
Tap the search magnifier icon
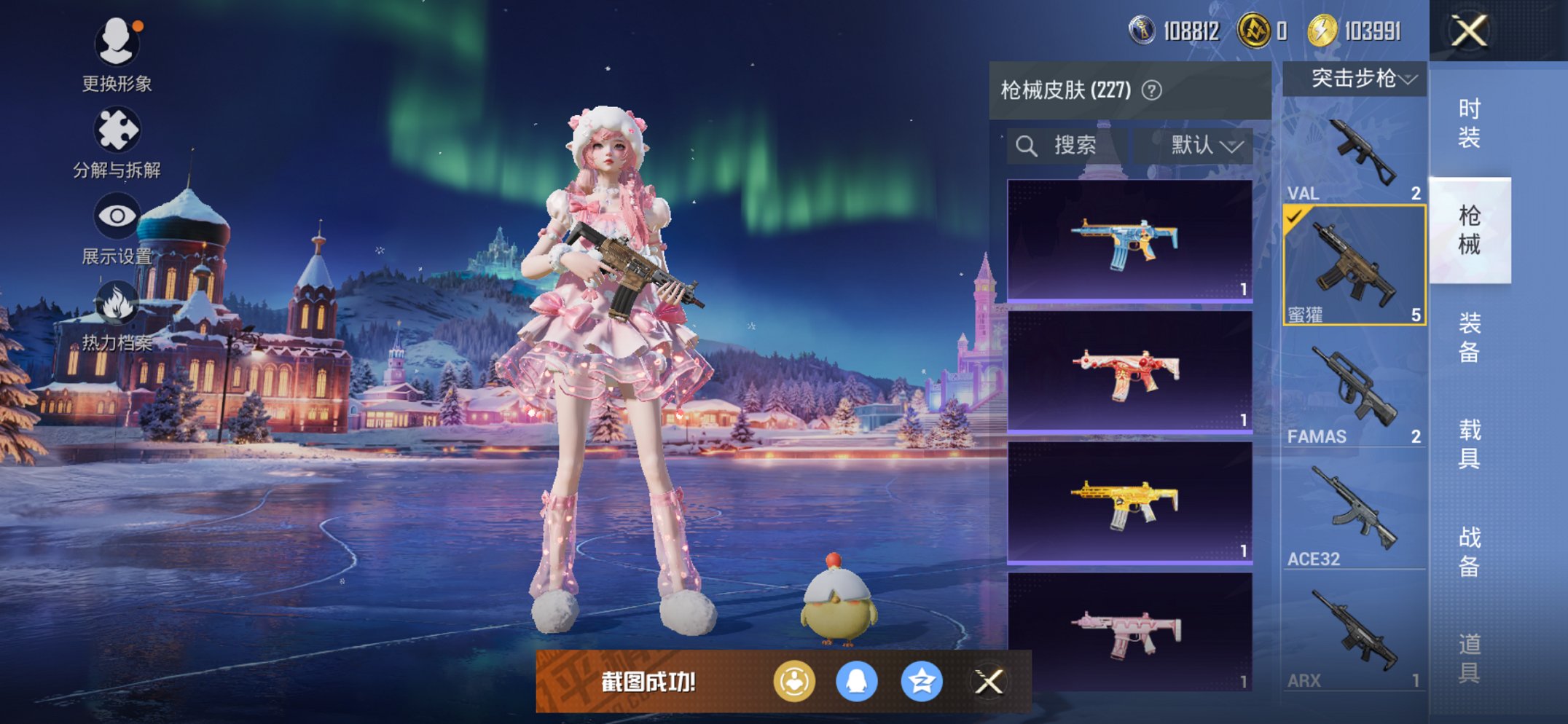[x=1027, y=144]
